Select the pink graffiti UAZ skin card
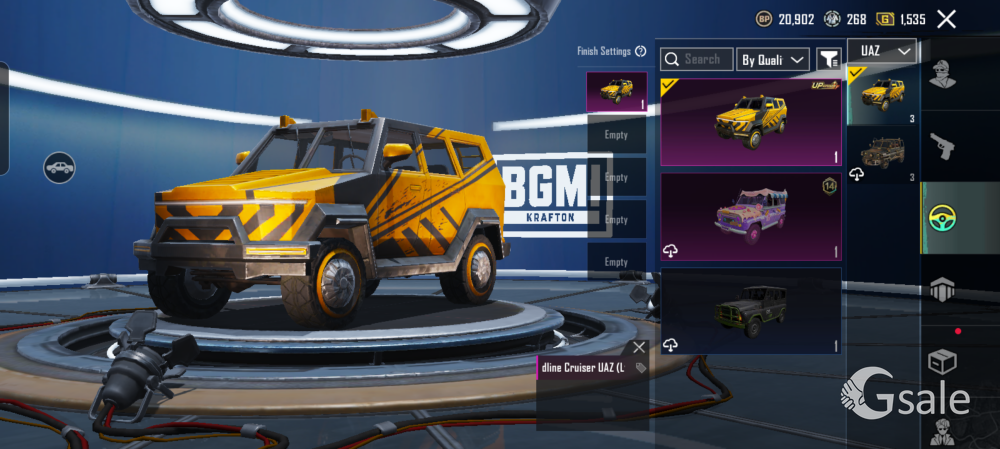 [750, 217]
